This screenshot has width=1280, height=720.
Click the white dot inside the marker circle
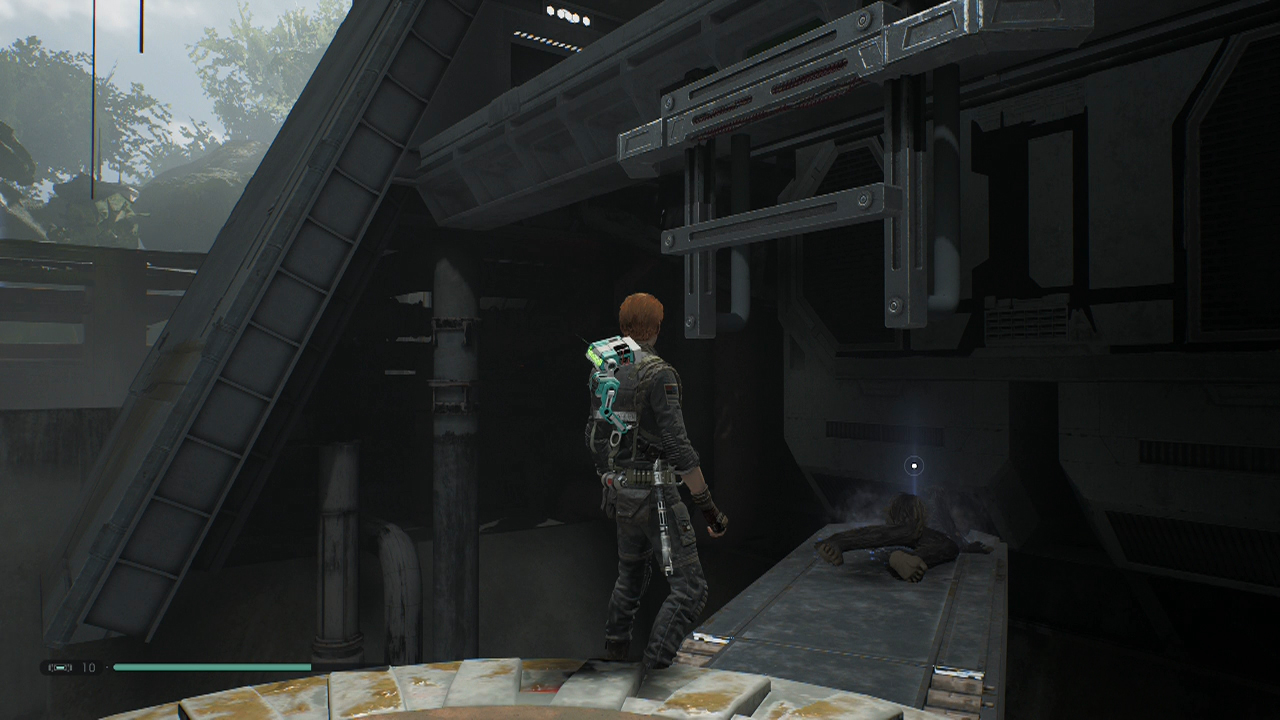click(x=913, y=465)
